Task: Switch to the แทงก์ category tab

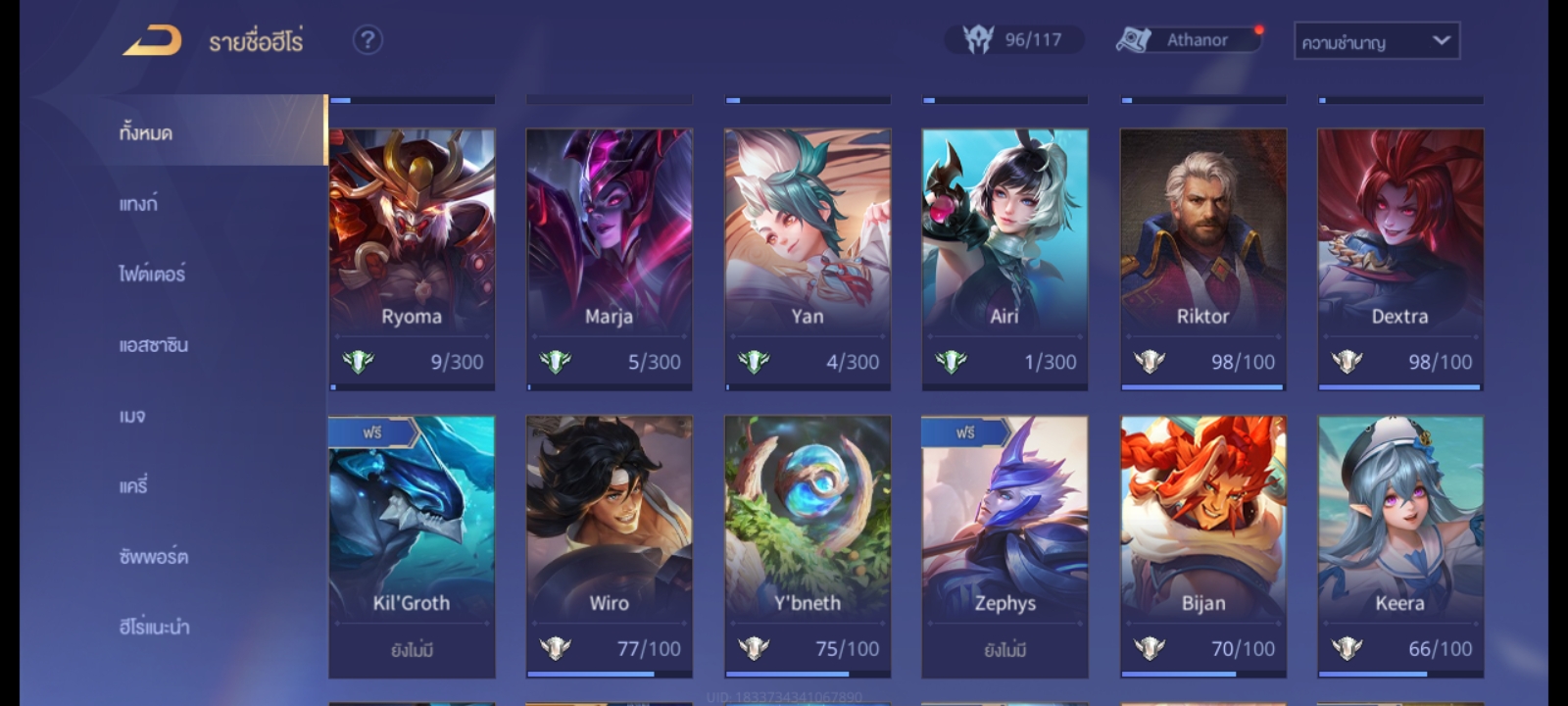Action: click(138, 204)
